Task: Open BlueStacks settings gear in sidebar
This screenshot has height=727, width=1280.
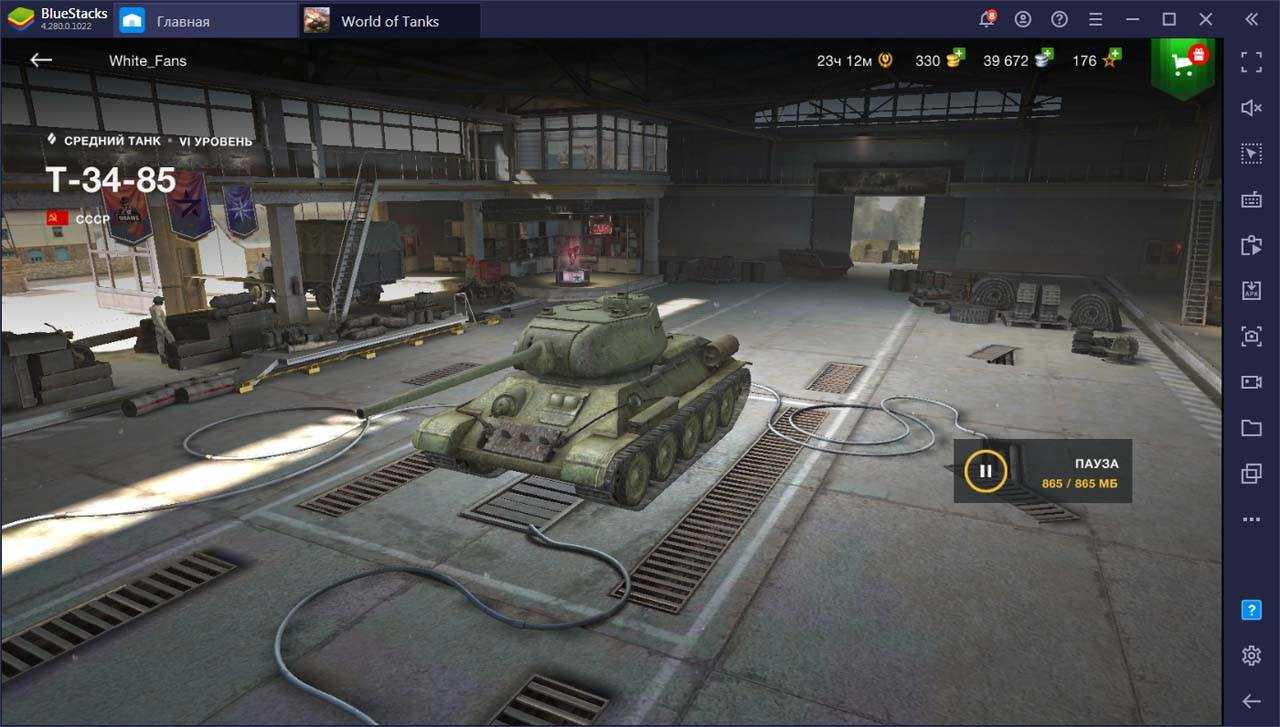Action: (x=1251, y=656)
